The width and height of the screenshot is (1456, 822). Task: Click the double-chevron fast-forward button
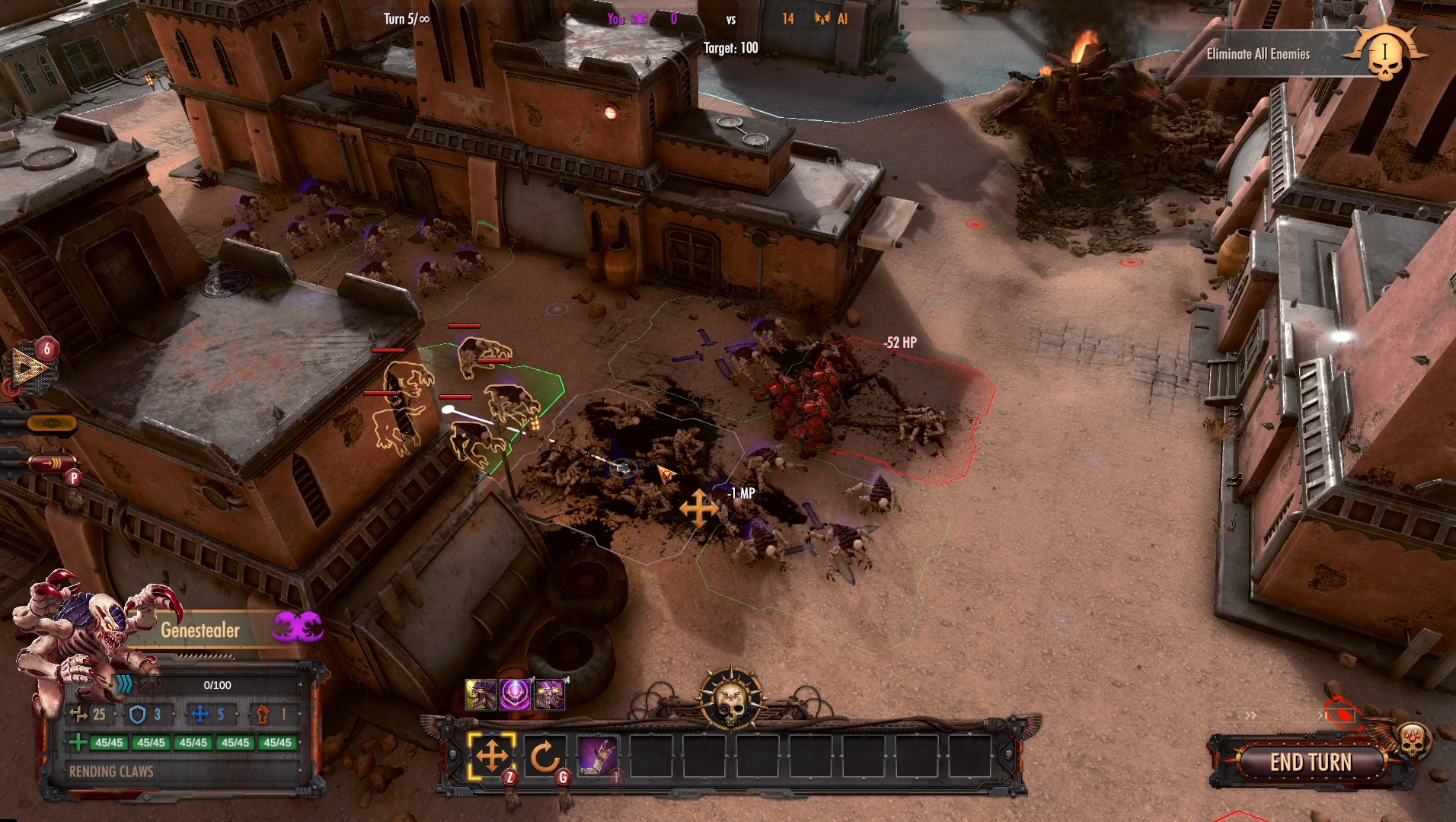tap(1250, 715)
